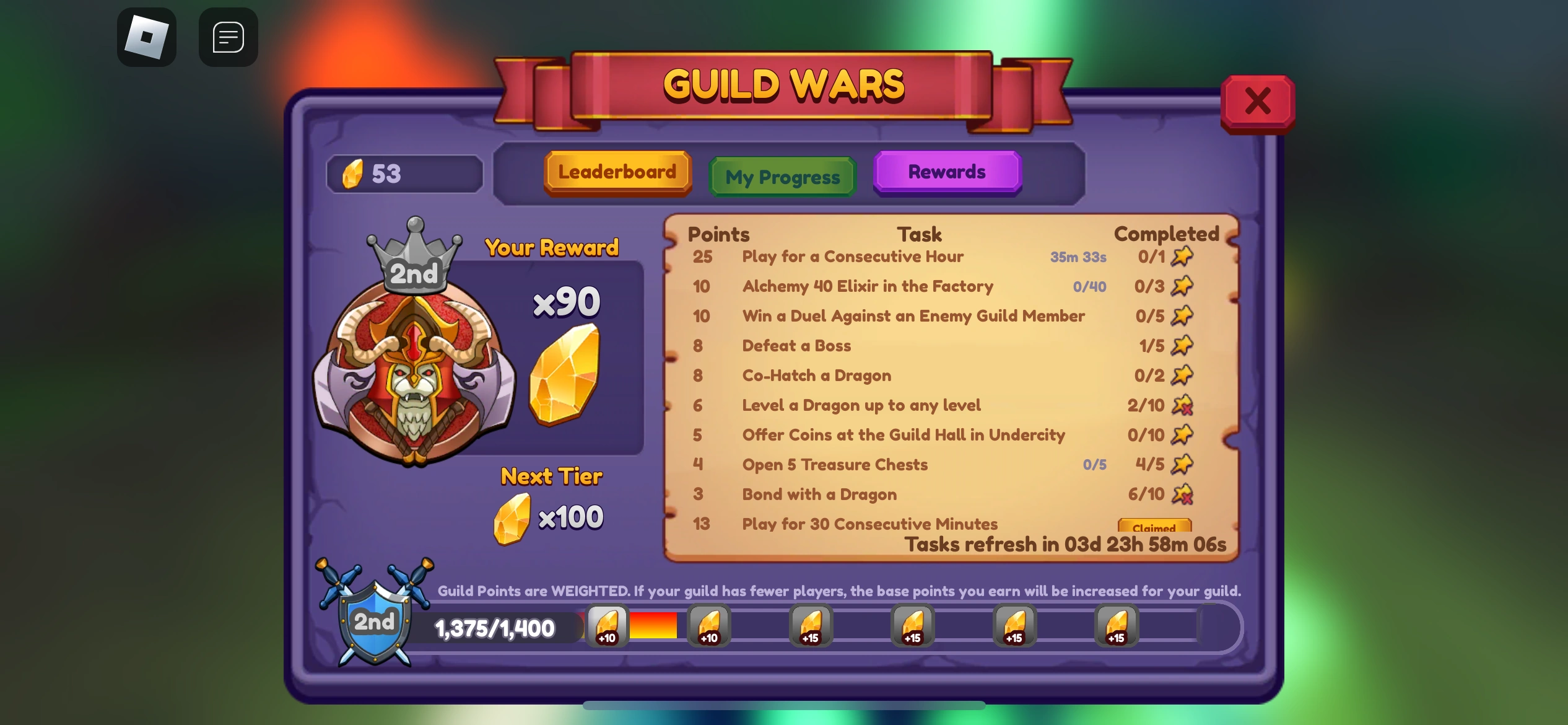Click the 1,375/1,400 guild progress bar

point(495,628)
